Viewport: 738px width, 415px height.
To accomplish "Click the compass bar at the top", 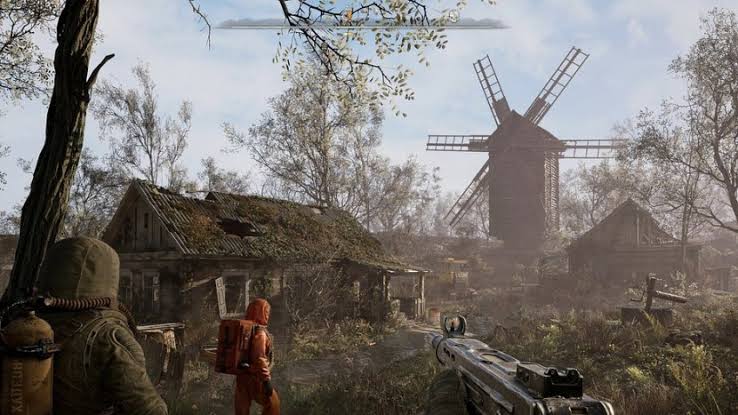I will (362, 23).
